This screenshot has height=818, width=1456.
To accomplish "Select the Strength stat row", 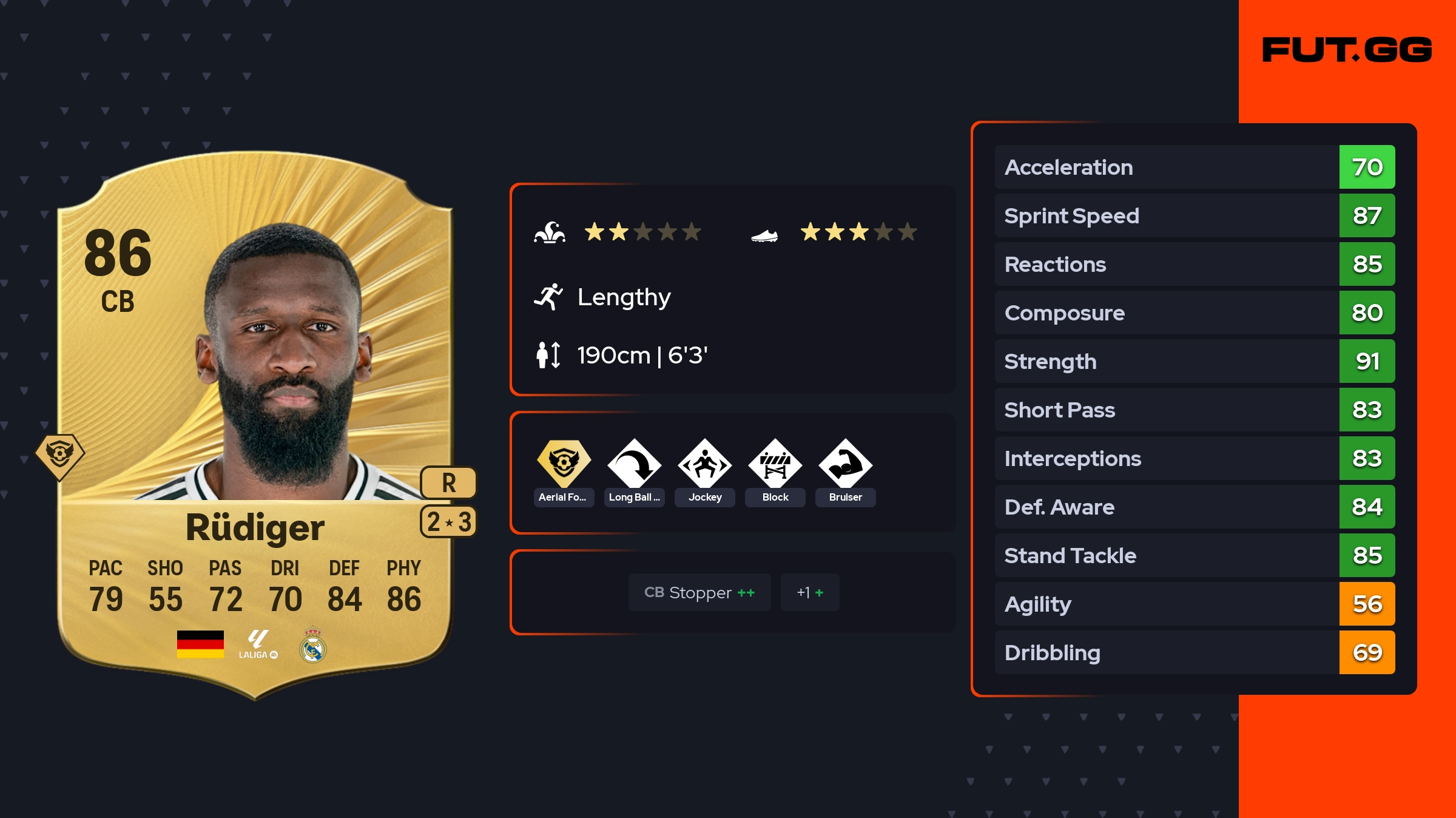I will tap(1194, 361).
